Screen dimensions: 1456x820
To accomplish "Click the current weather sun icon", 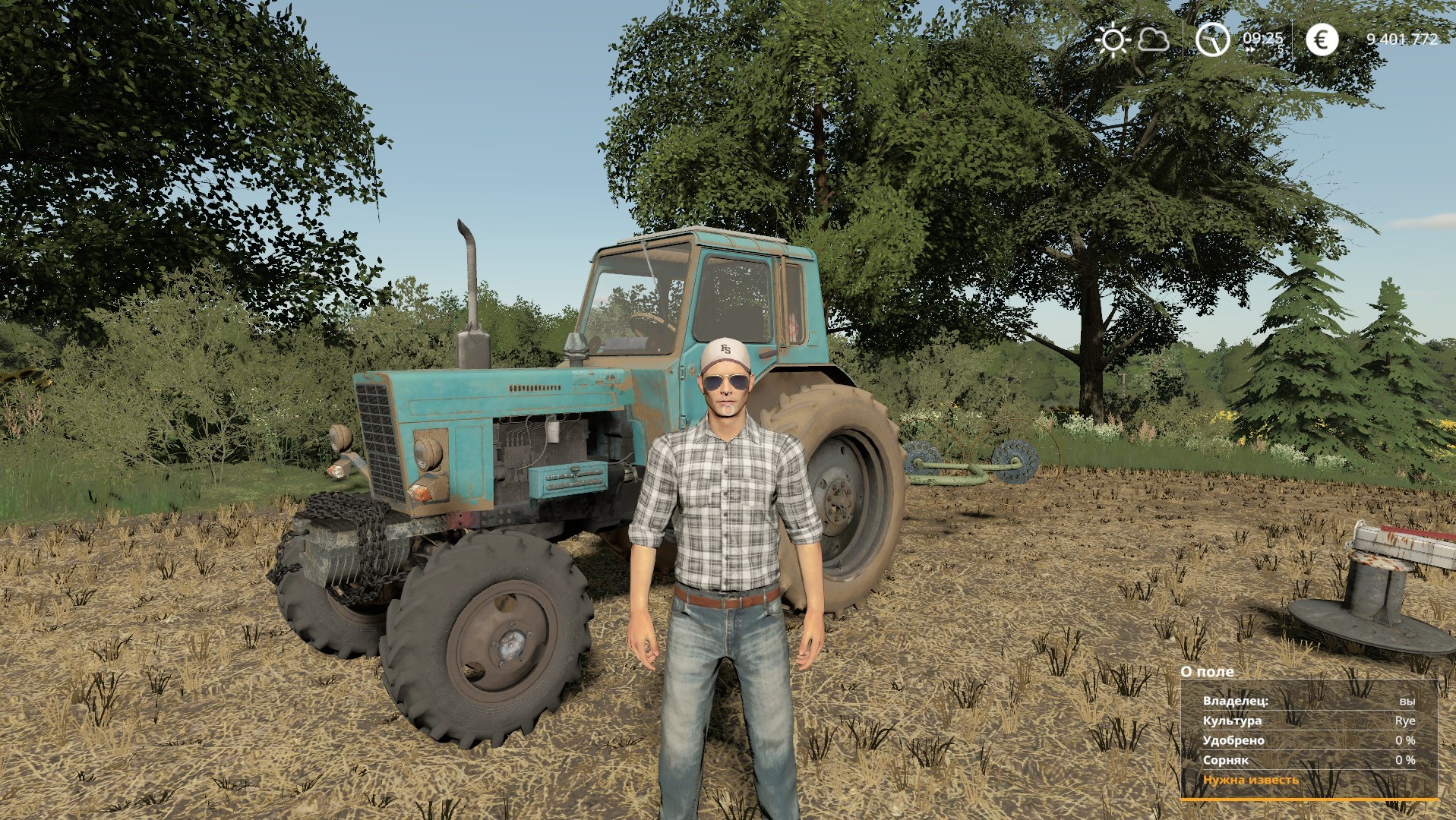I will pos(1111,39).
